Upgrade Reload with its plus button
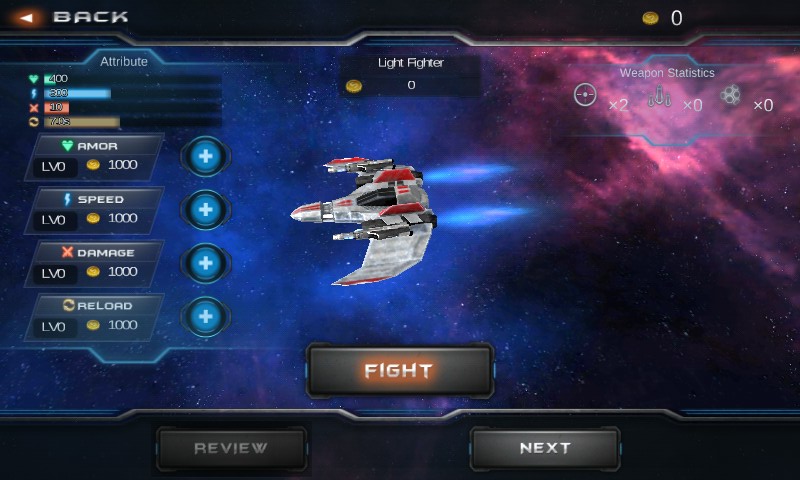This screenshot has height=480, width=800. point(206,316)
